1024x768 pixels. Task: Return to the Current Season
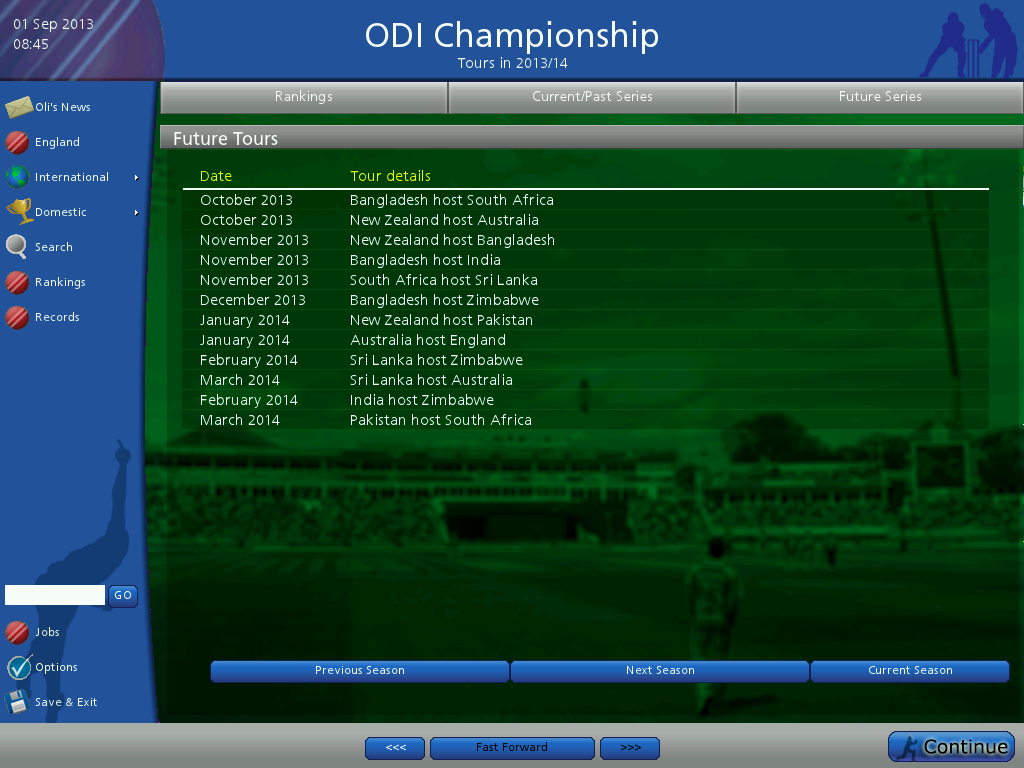point(910,671)
